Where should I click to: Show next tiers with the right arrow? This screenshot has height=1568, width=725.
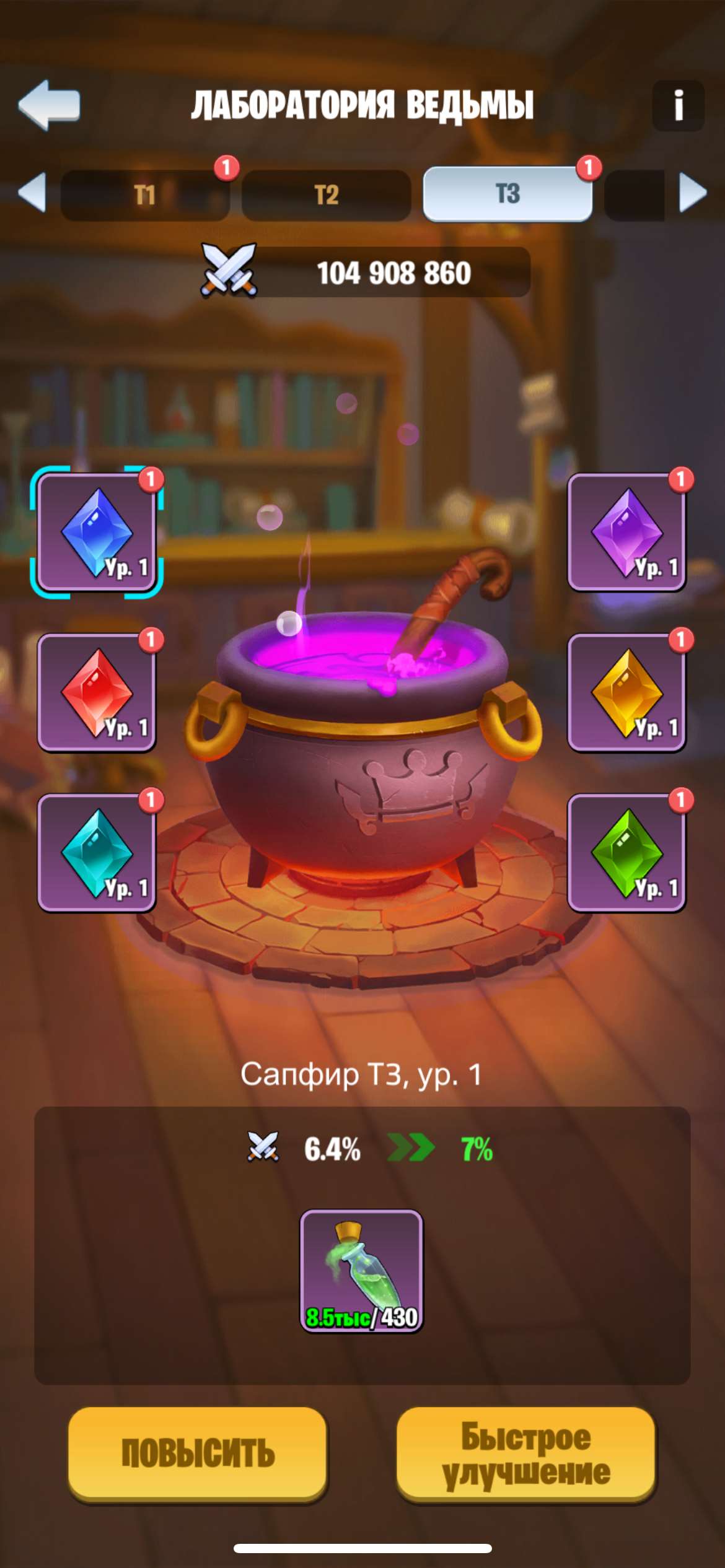[693, 193]
